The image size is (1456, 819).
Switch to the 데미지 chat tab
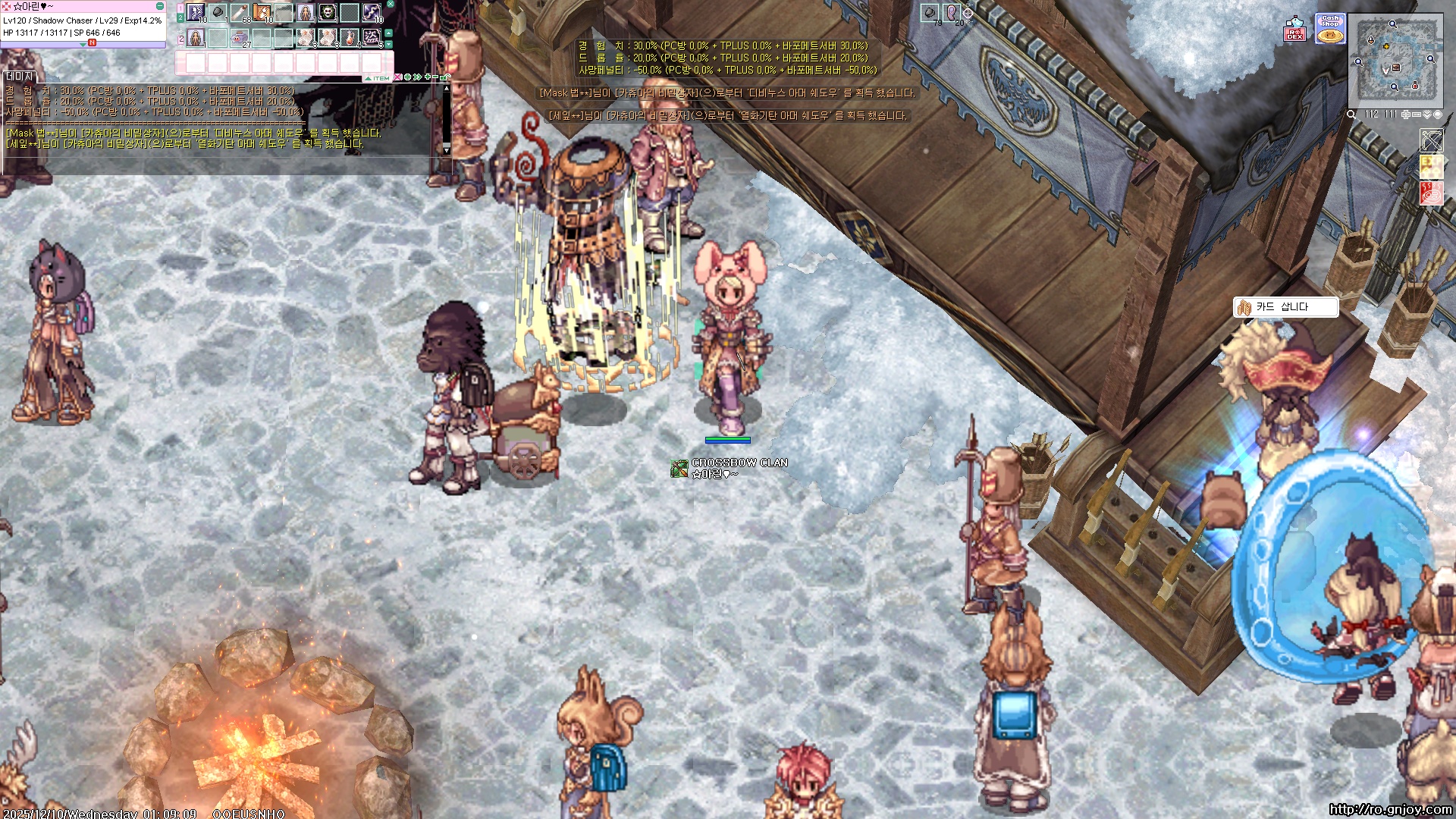20,77
